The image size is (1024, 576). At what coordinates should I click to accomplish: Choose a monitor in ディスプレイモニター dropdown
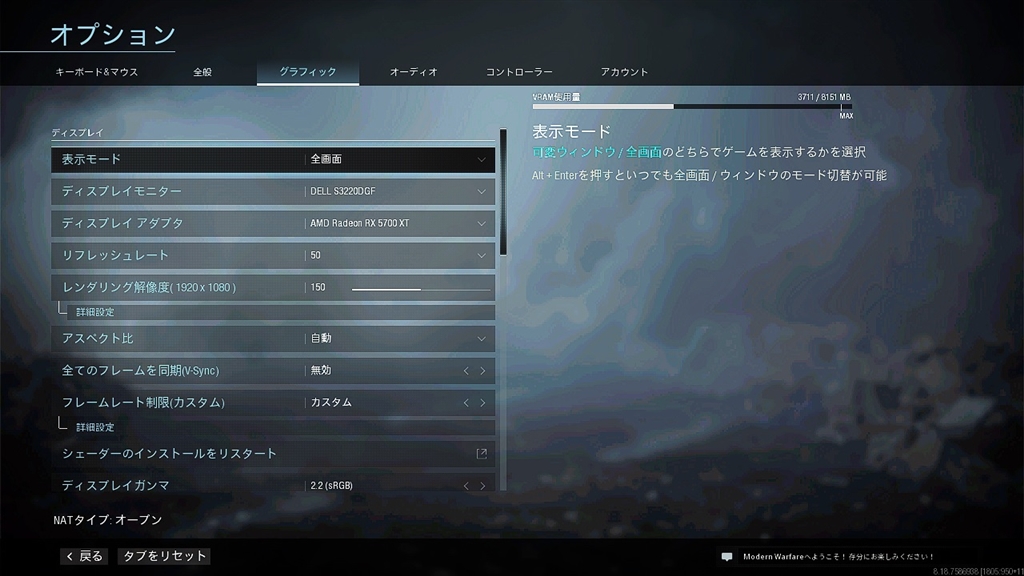[x=398, y=191]
